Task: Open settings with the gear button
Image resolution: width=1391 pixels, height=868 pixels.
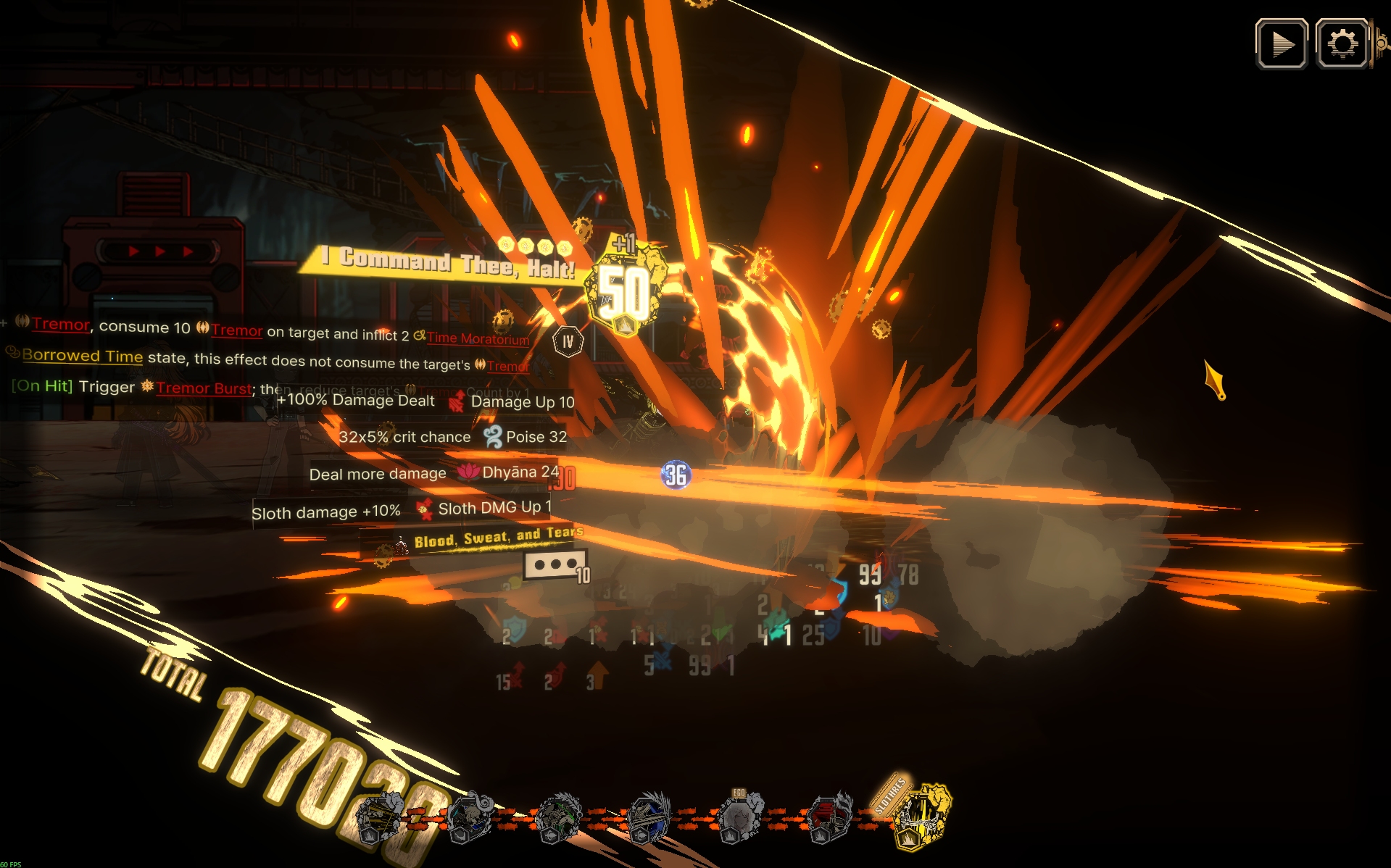Action: click(x=1342, y=44)
